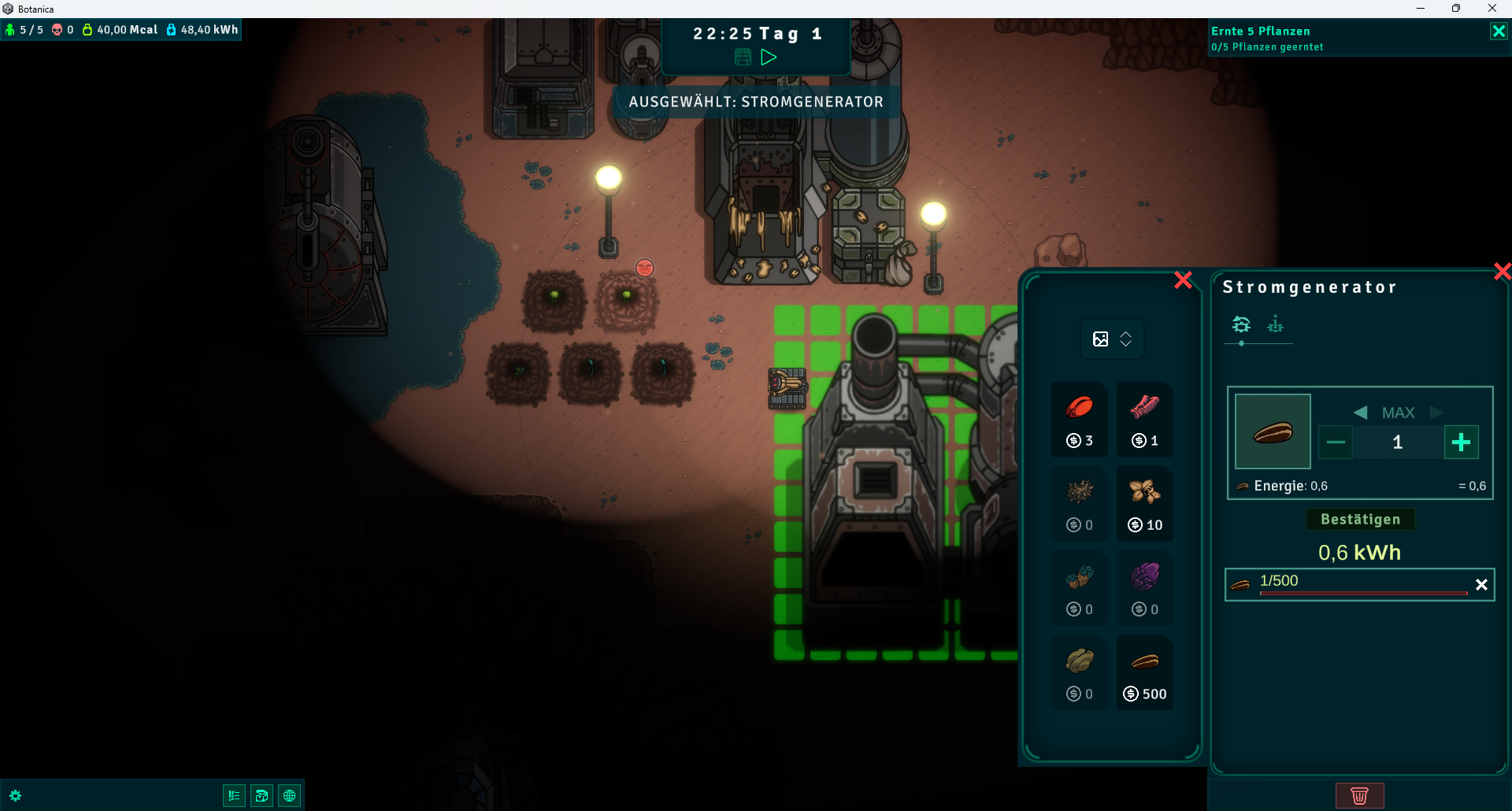1512x811 pixels.
Task: Close the Stromgenerator panel
Action: 1502,272
